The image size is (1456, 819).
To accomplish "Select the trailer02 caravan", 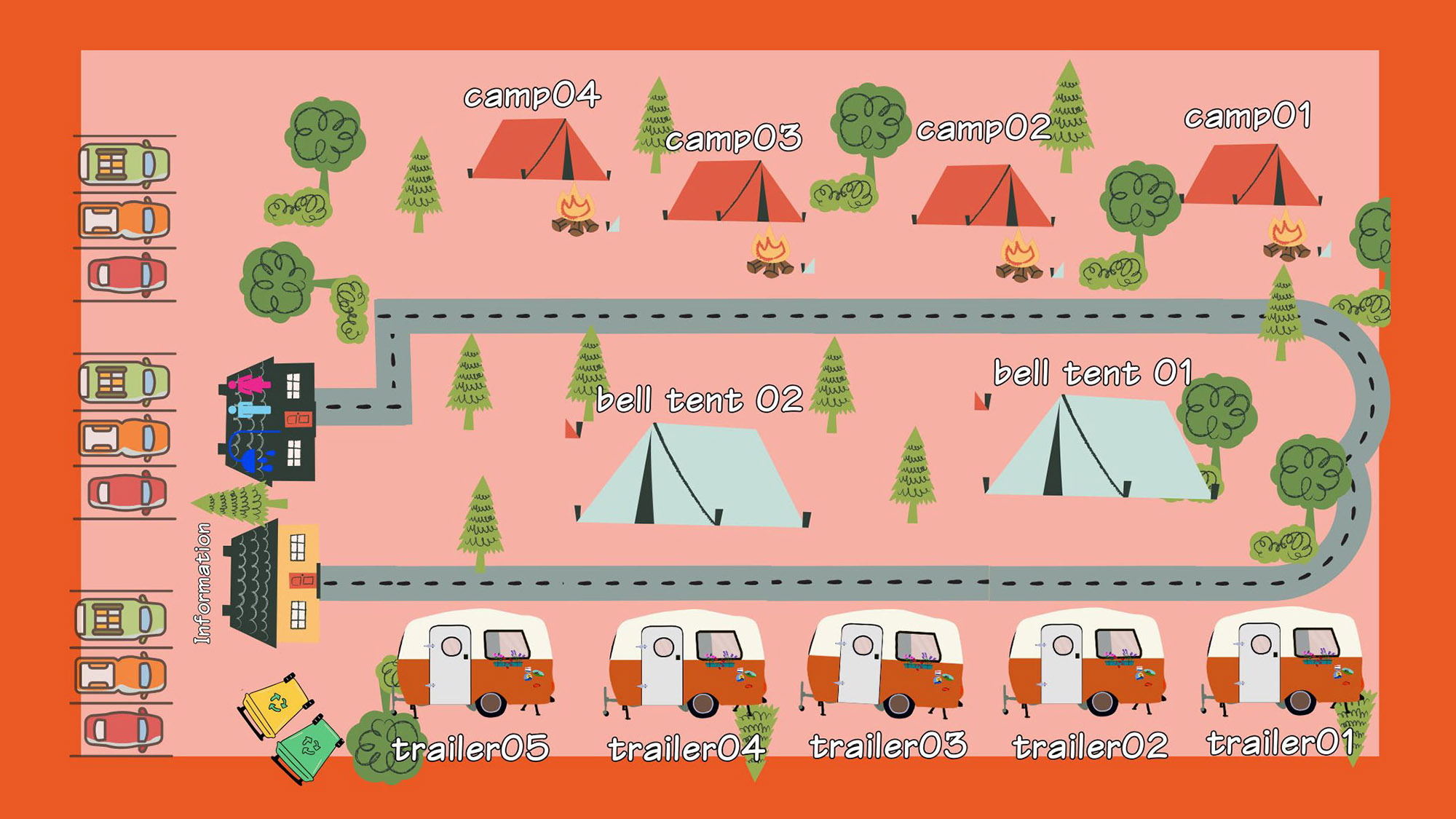I will (1085, 664).
